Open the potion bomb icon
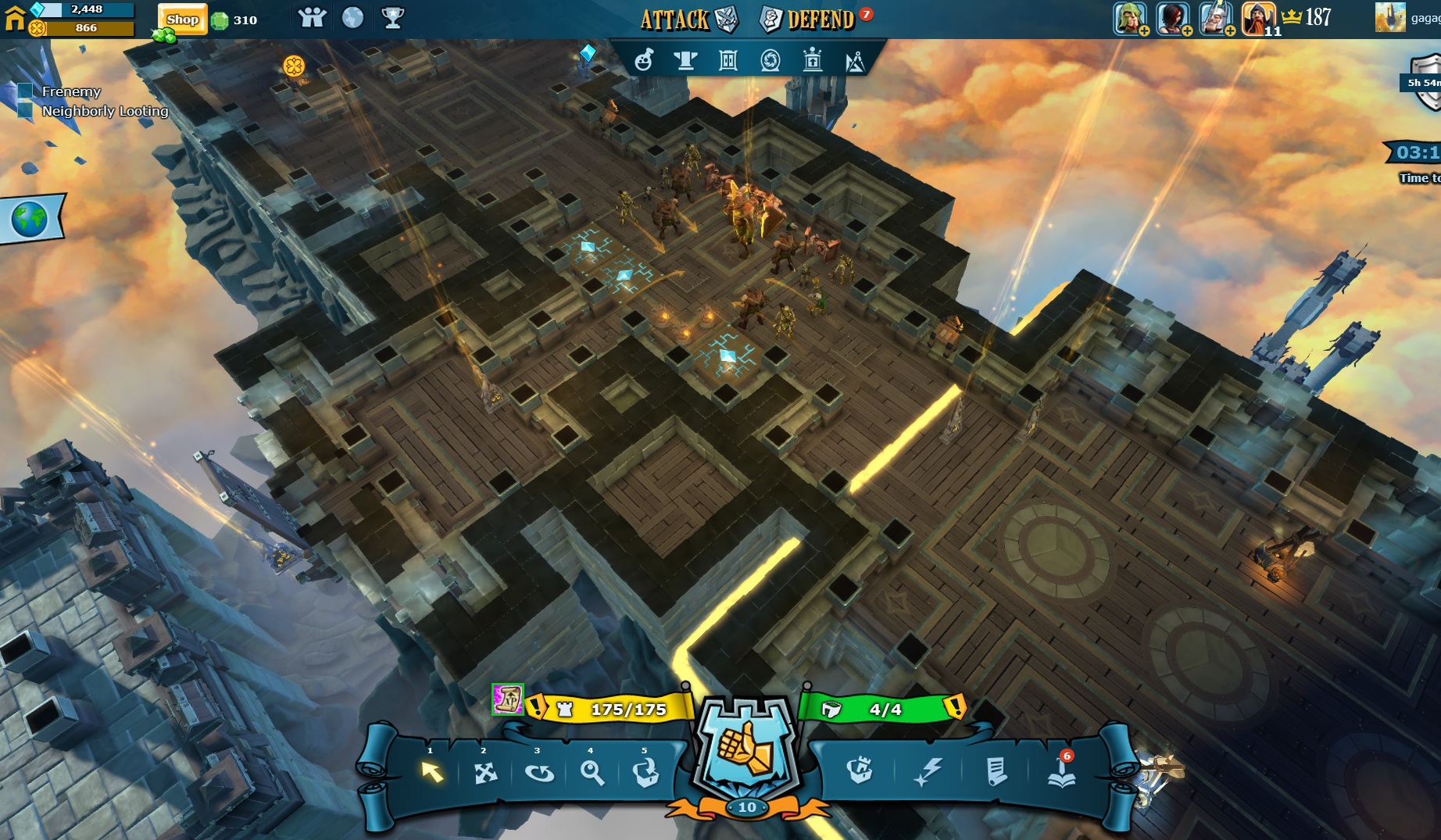Image resolution: width=1441 pixels, height=840 pixels. (x=644, y=60)
